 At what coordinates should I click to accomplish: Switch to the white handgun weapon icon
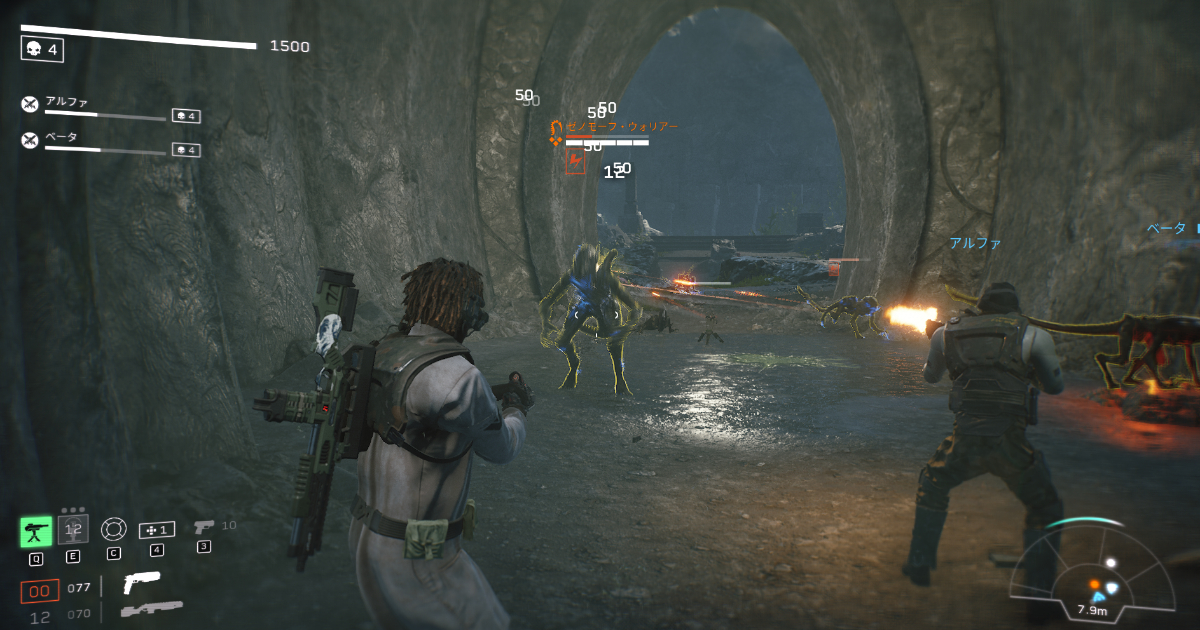(141, 583)
